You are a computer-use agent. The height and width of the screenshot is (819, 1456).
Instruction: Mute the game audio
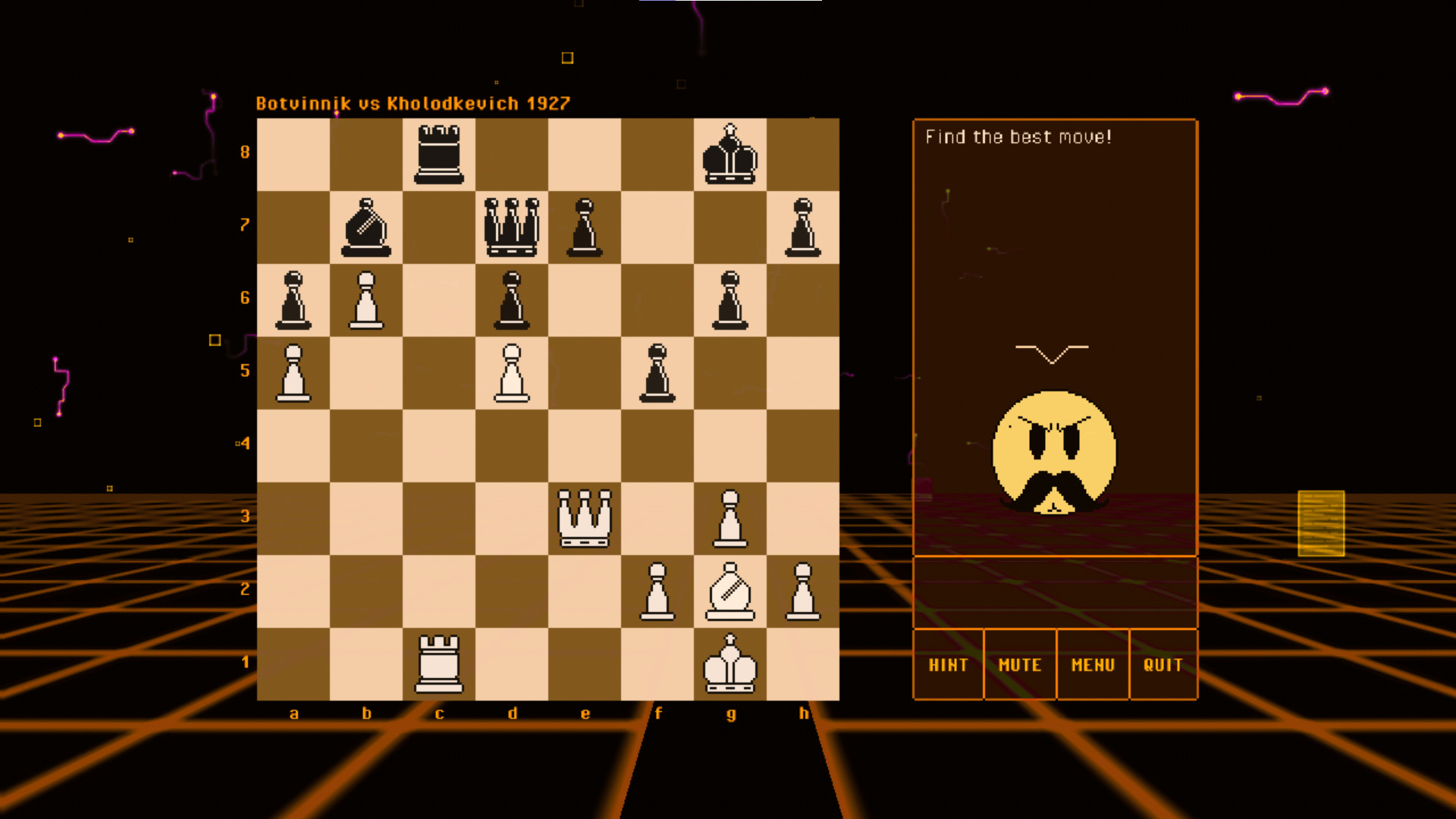[1019, 665]
